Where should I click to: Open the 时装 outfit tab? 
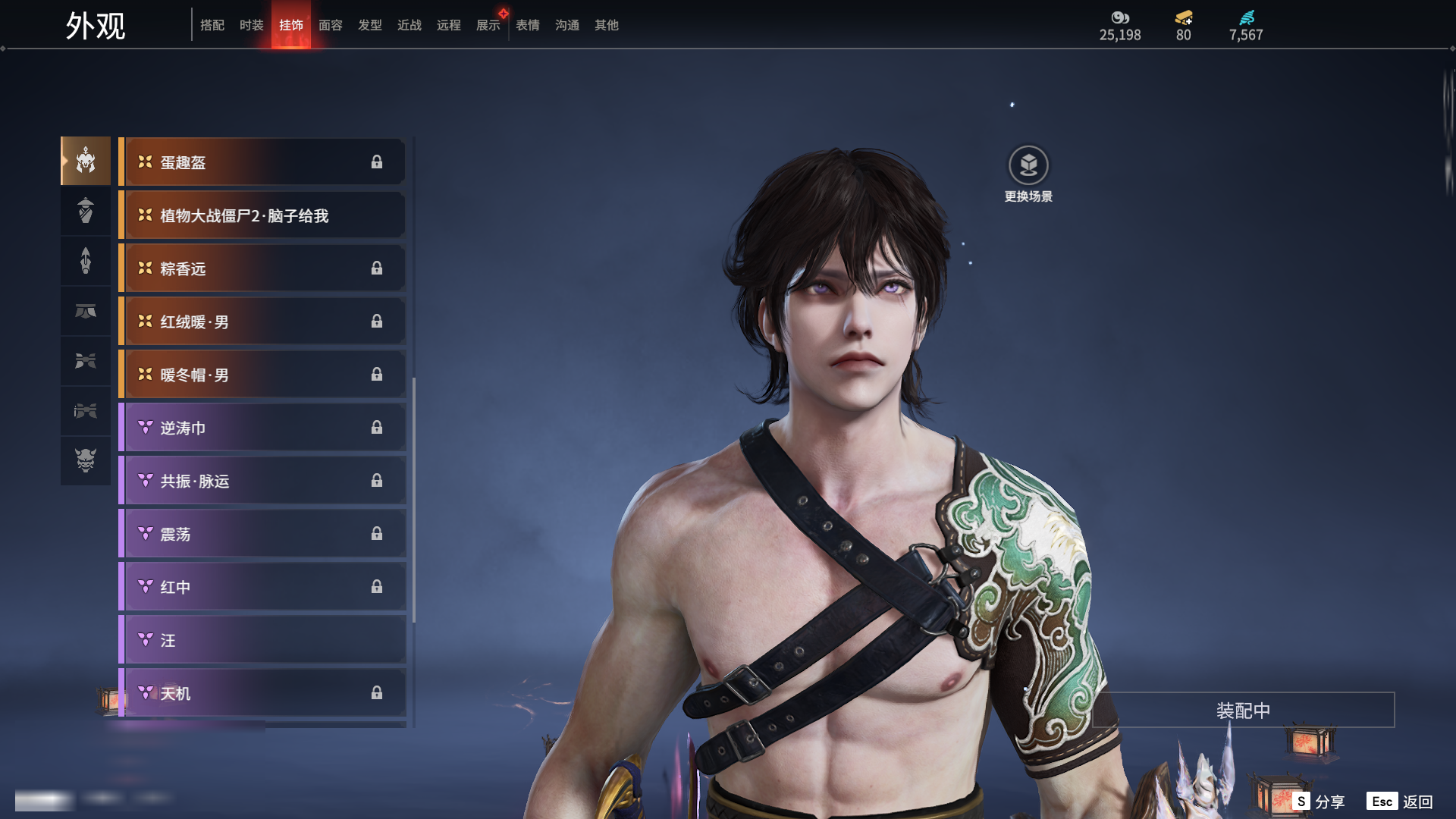click(252, 25)
